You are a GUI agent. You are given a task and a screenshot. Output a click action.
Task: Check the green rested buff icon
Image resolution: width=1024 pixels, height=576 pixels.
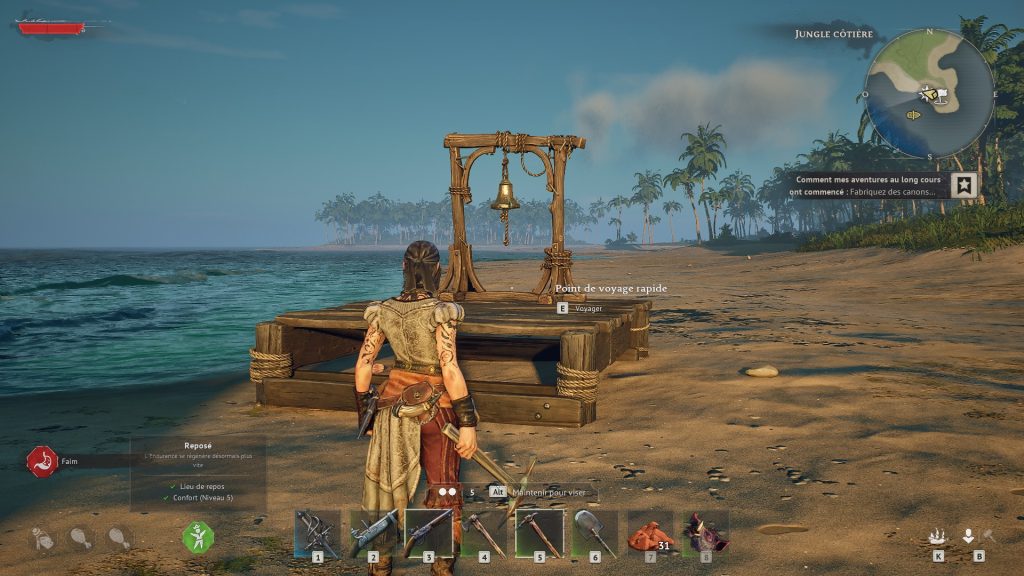pos(197,537)
